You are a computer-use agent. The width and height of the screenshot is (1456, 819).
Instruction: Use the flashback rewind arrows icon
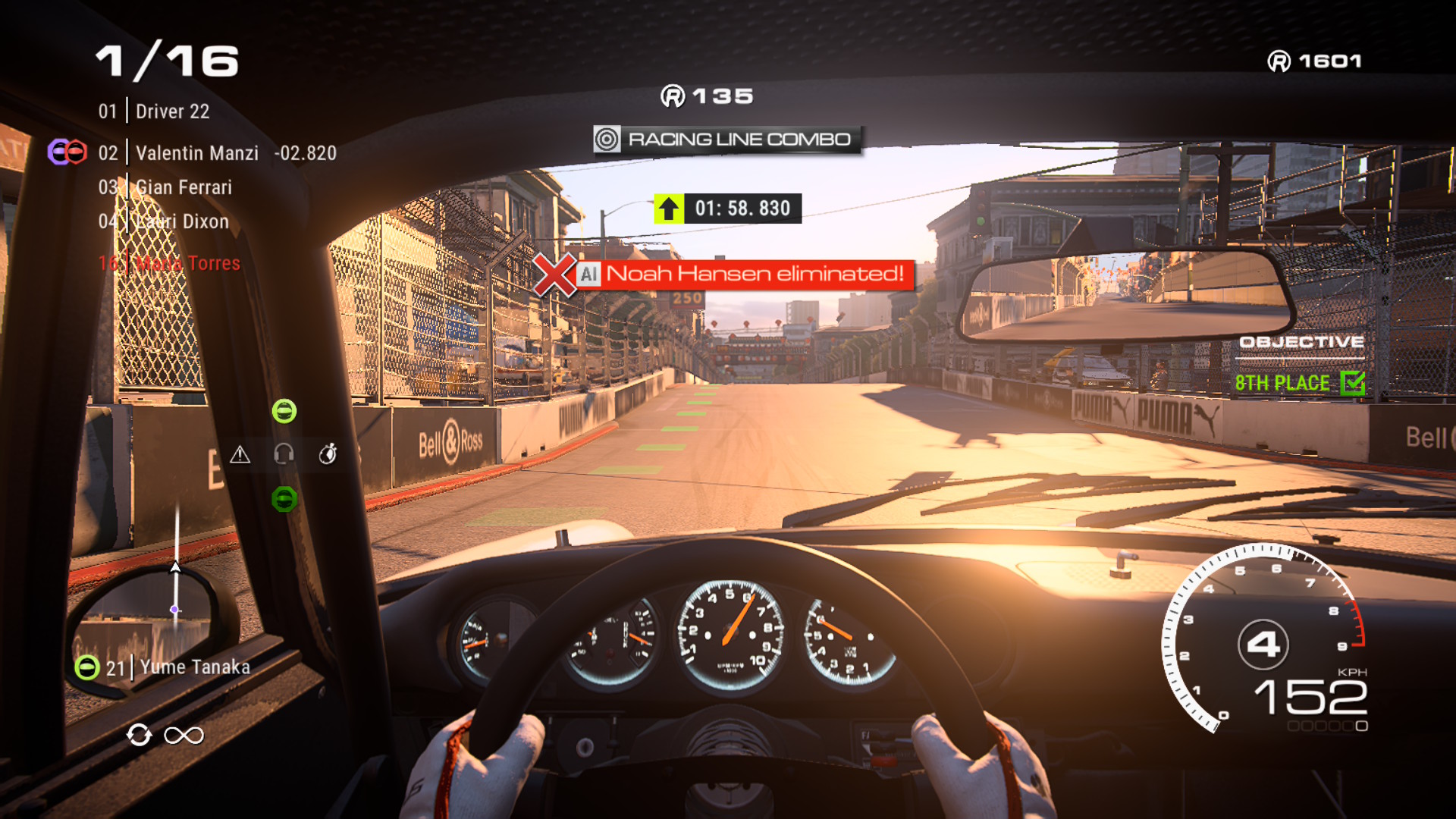(x=139, y=735)
